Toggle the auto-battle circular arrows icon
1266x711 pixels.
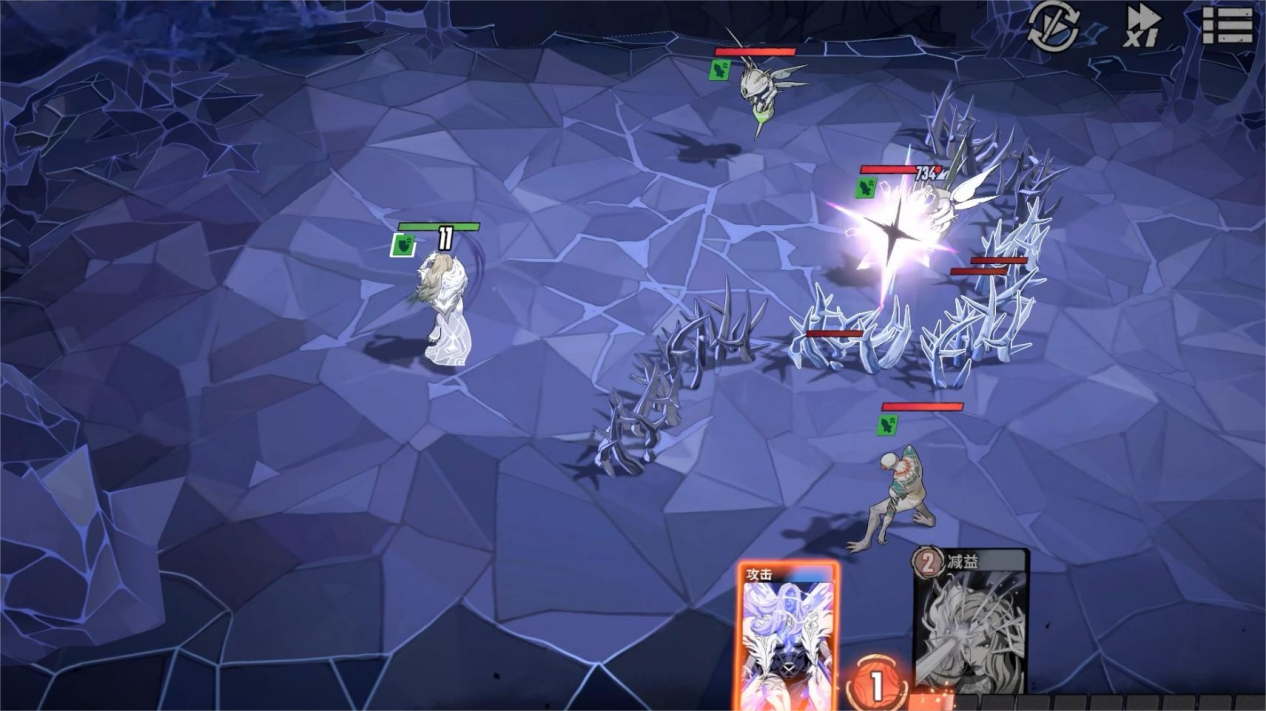coord(1053,27)
